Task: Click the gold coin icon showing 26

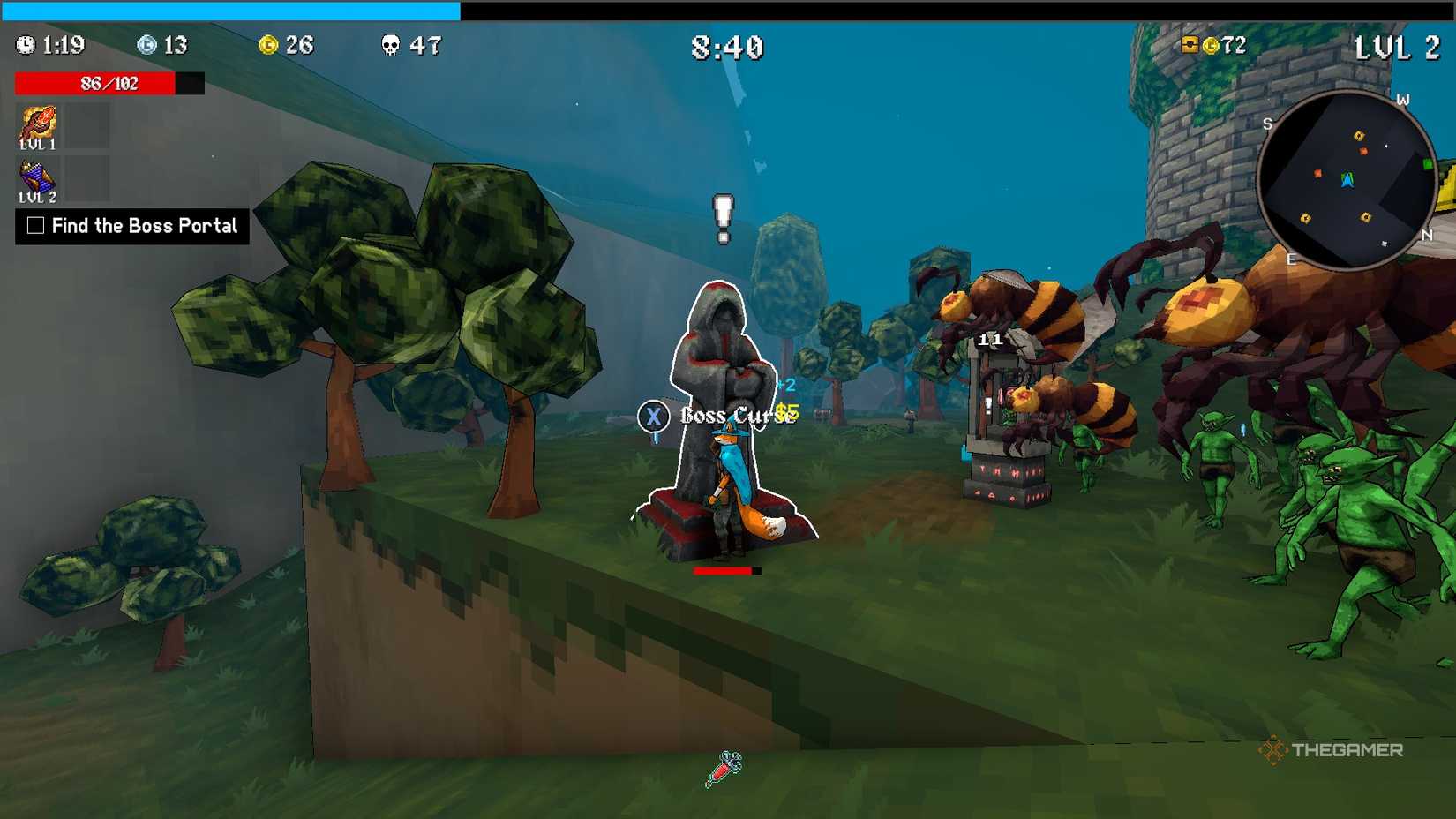Action: (x=270, y=43)
